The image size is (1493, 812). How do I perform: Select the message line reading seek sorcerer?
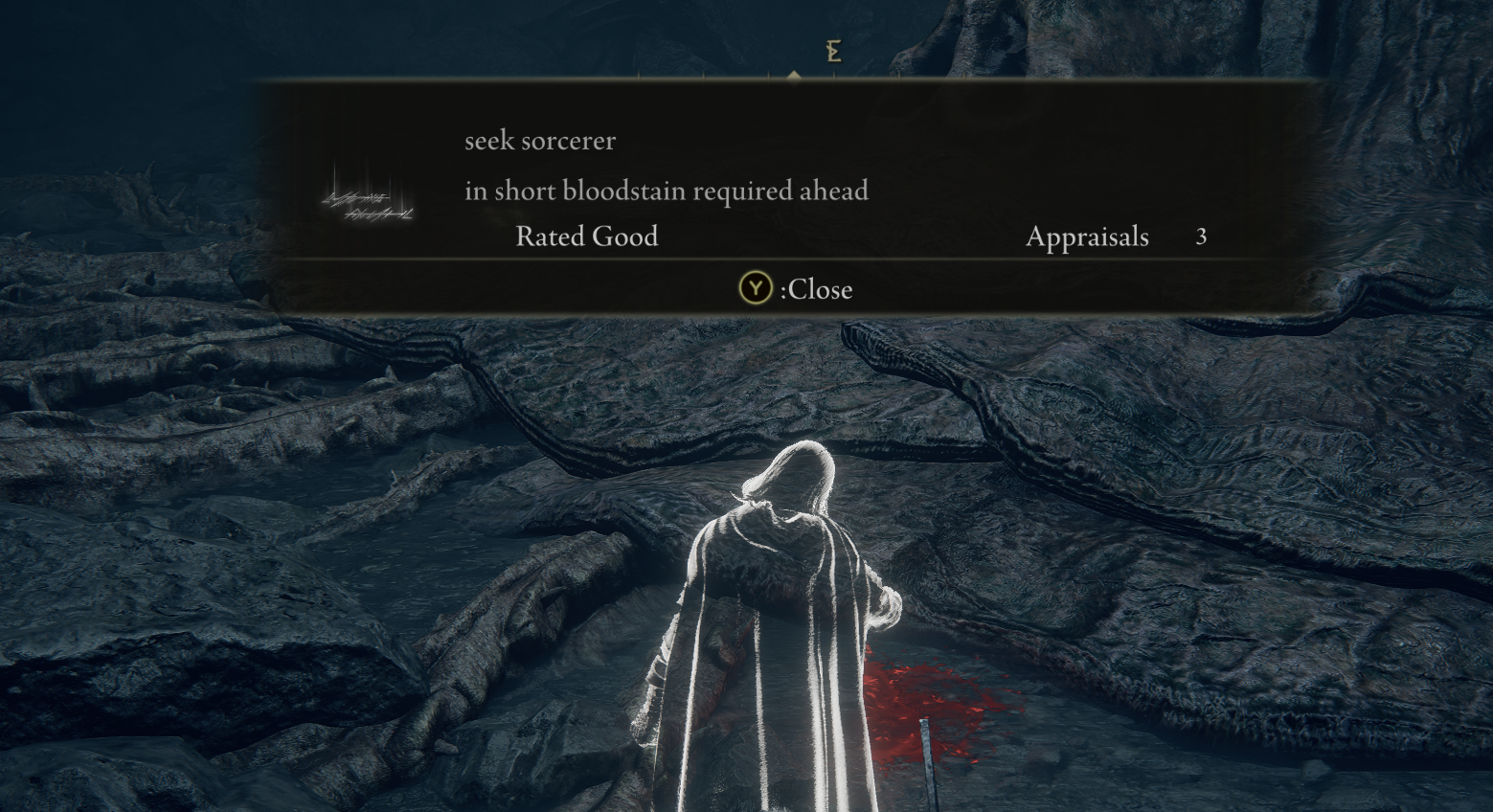(540, 141)
